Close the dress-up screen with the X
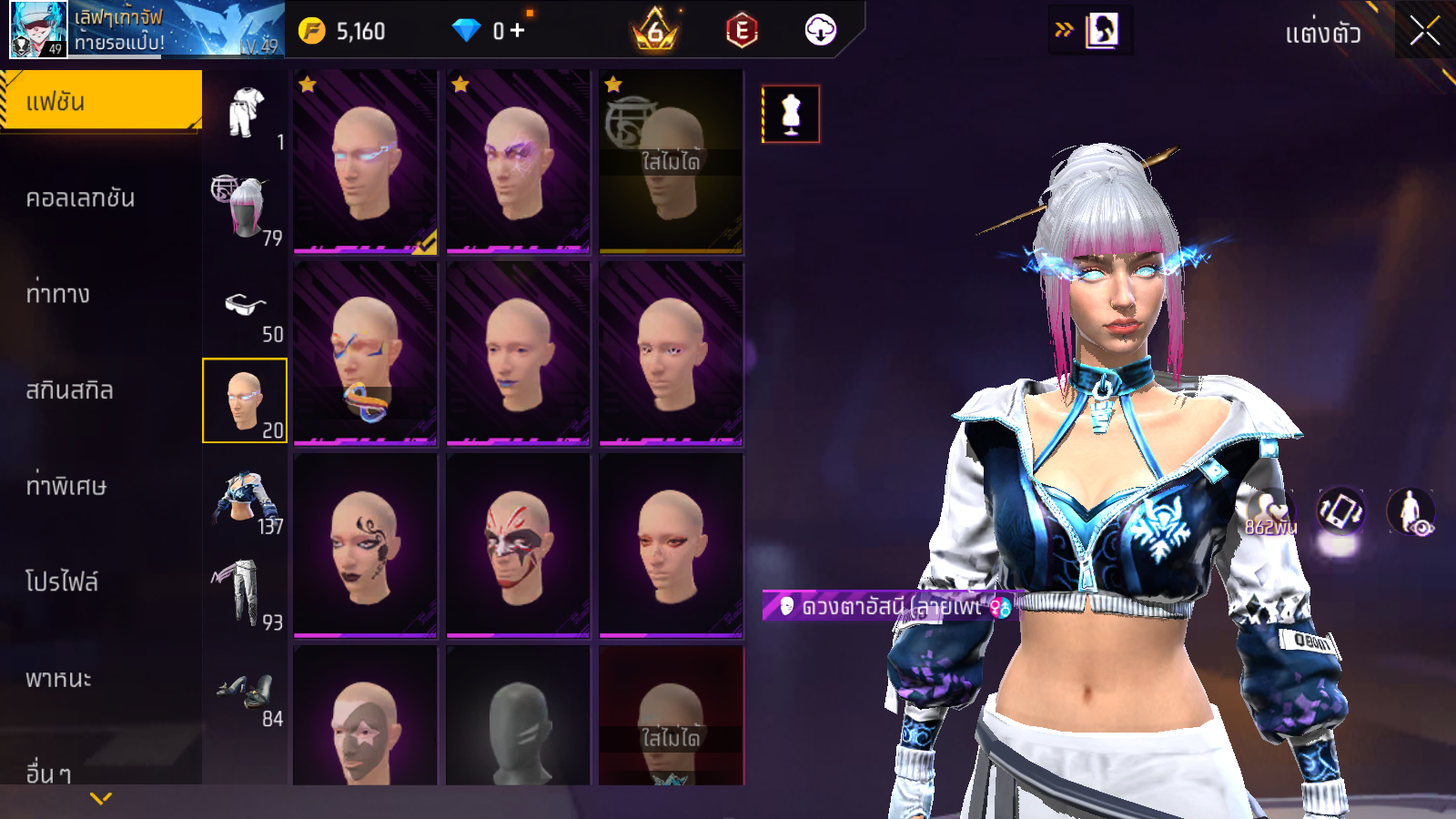 1424,32
